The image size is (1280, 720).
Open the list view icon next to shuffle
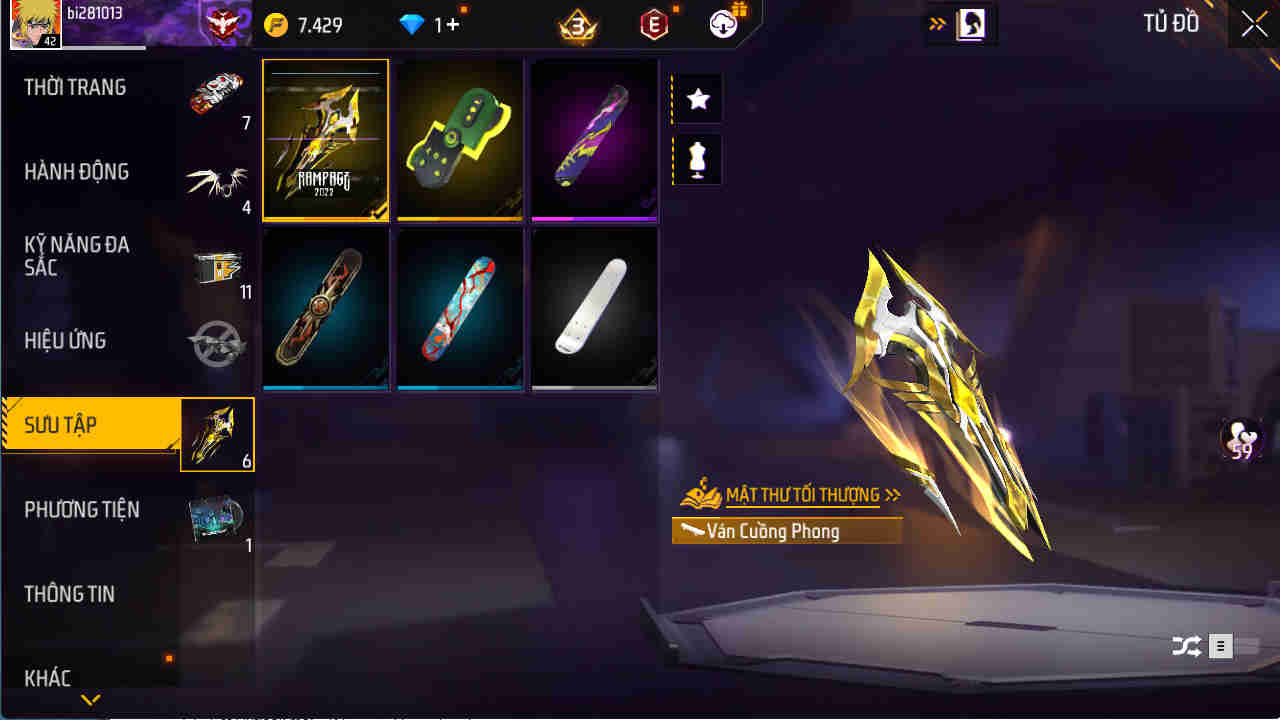[1220, 646]
